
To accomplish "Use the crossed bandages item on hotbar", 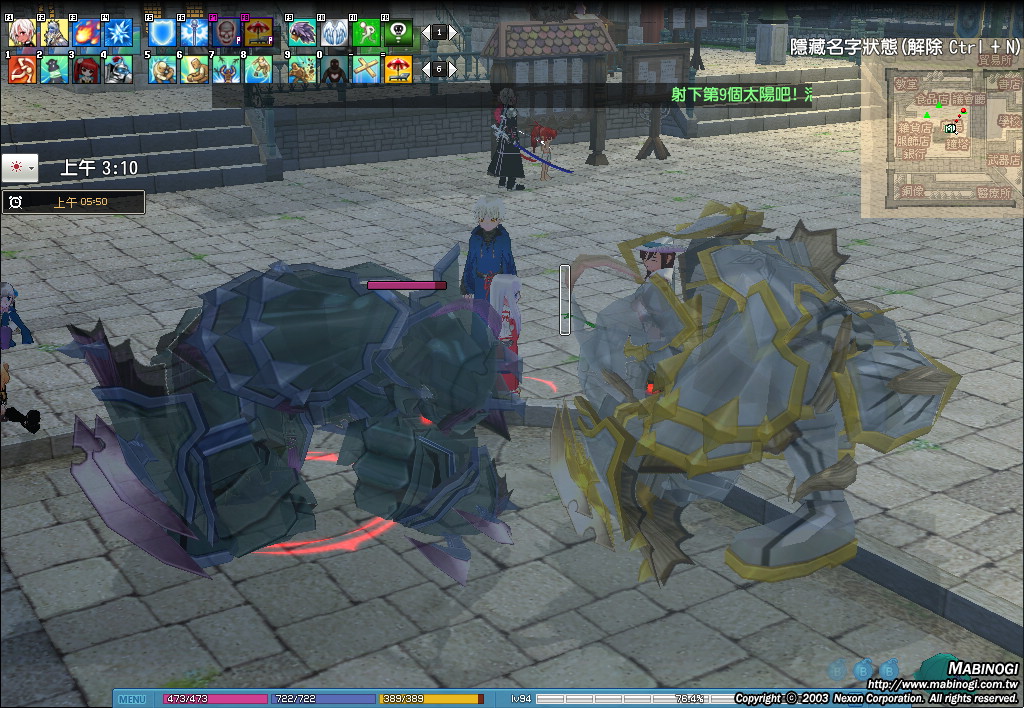I will (x=367, y=69).
